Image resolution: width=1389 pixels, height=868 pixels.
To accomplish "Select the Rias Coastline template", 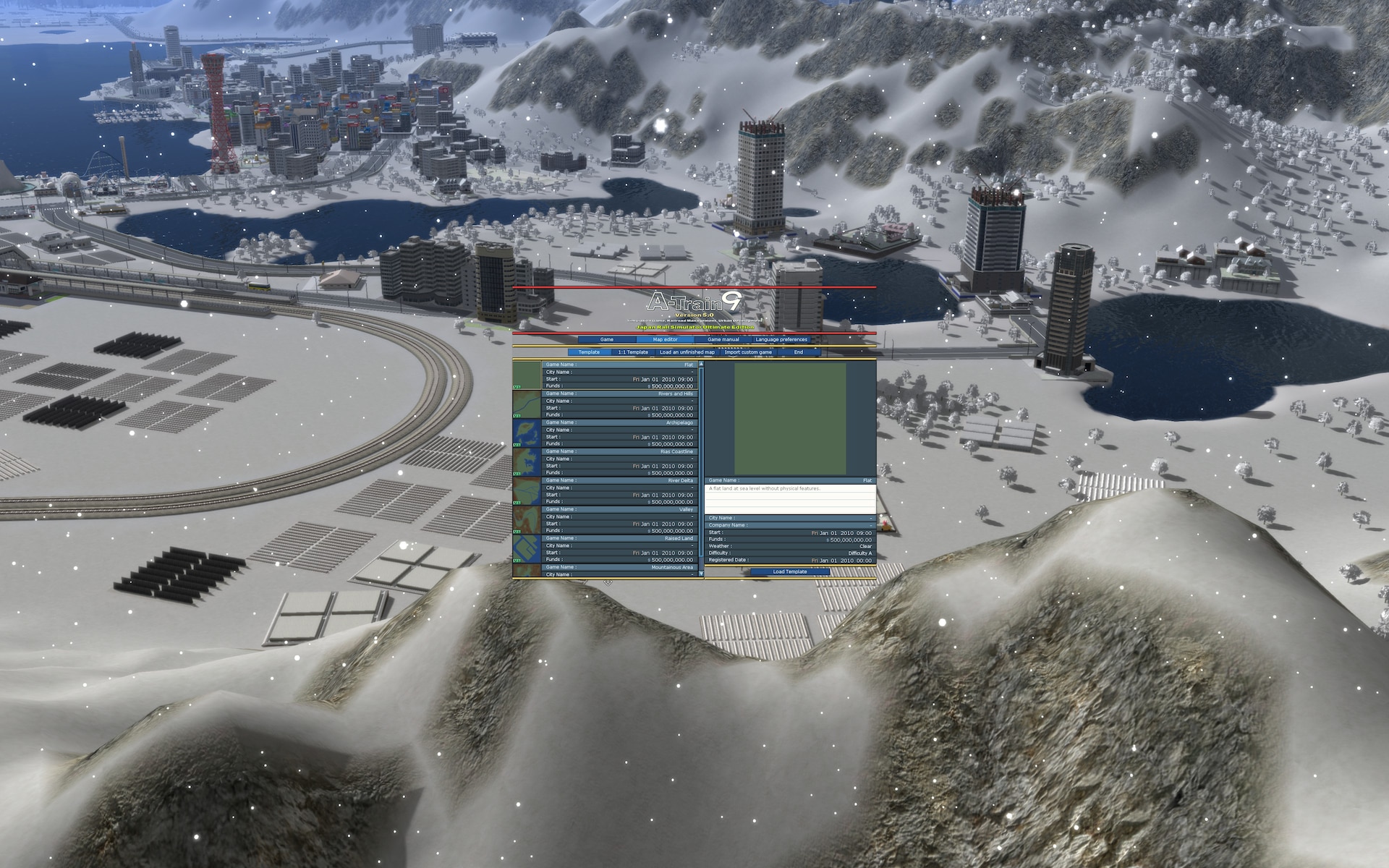I will [x=619, y=462].
